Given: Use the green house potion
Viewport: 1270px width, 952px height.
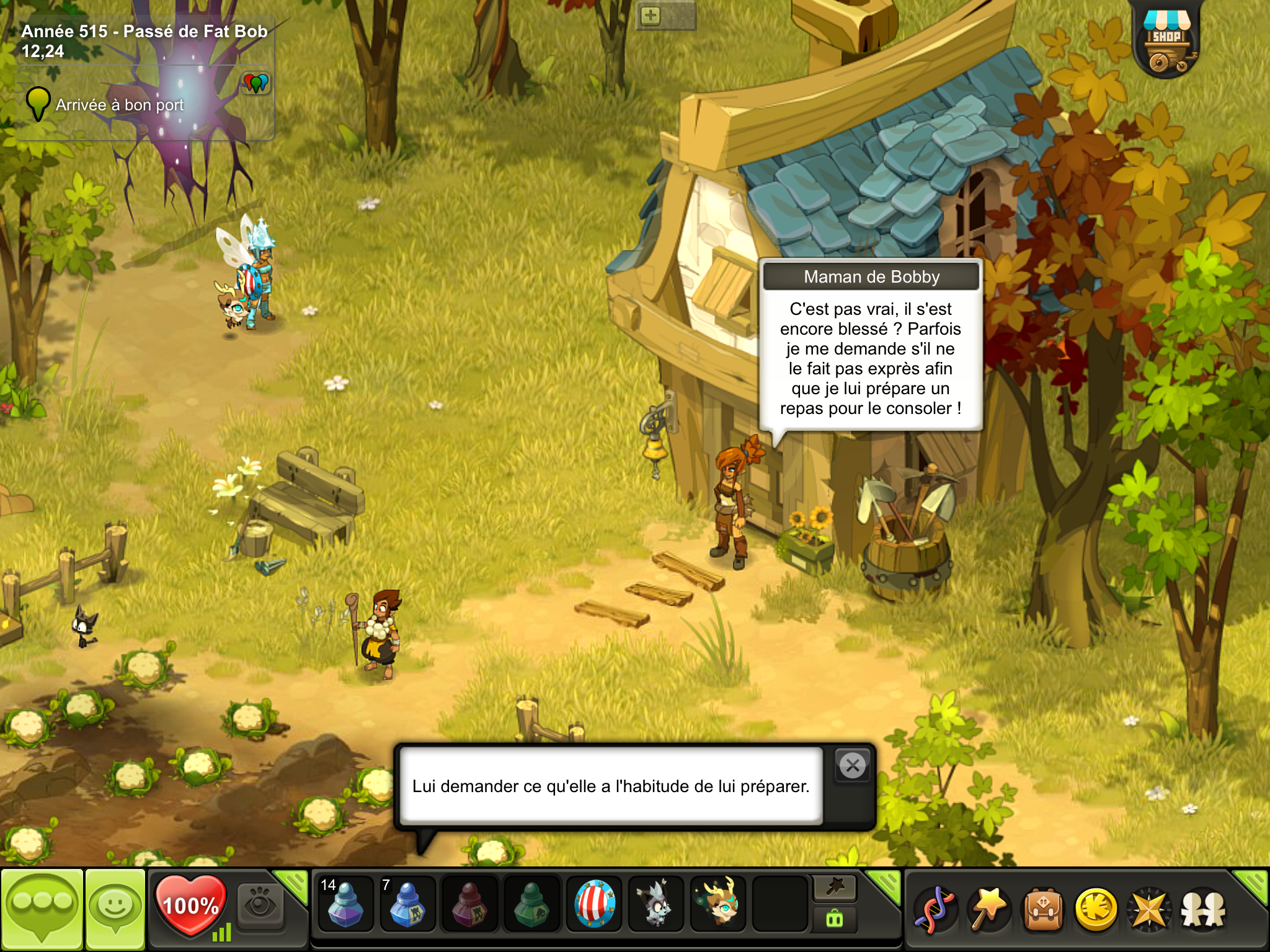Looking at the screenshot, I should click(x=531, y=905).
